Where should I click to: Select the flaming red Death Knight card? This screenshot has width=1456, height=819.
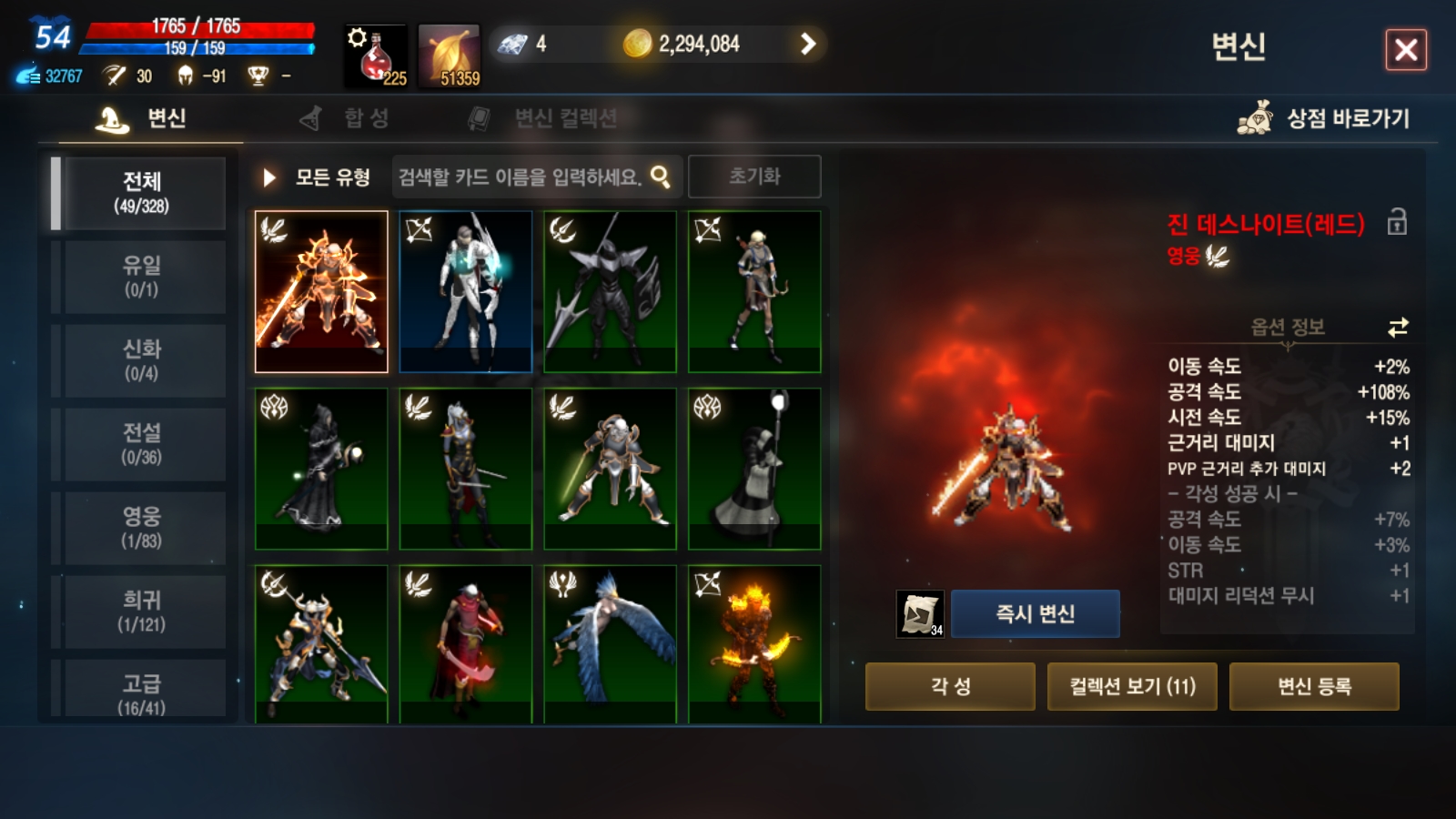pyautogui.click(x=321, y=291)
